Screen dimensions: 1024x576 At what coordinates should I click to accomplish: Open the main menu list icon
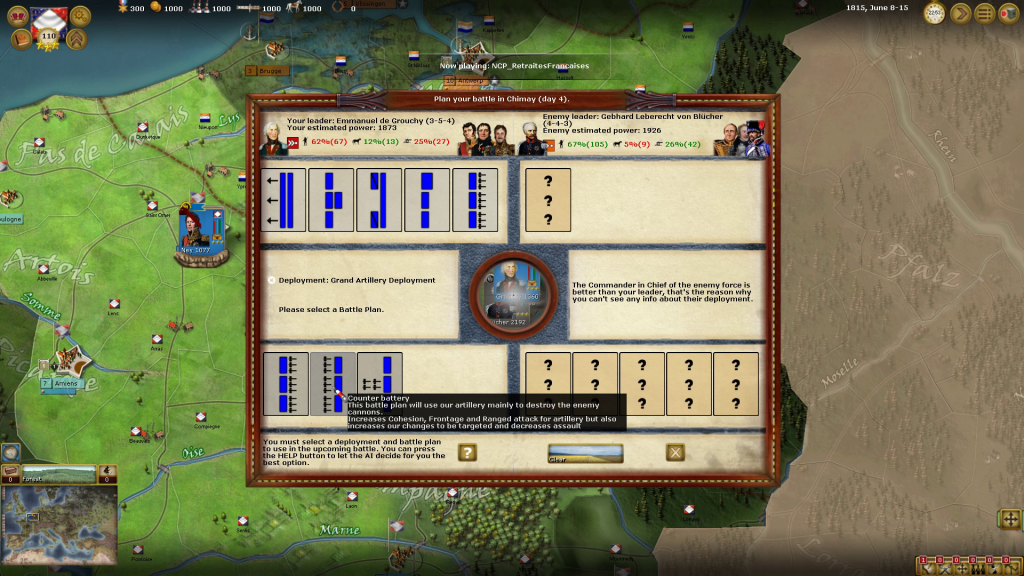(x=985, y=13)
